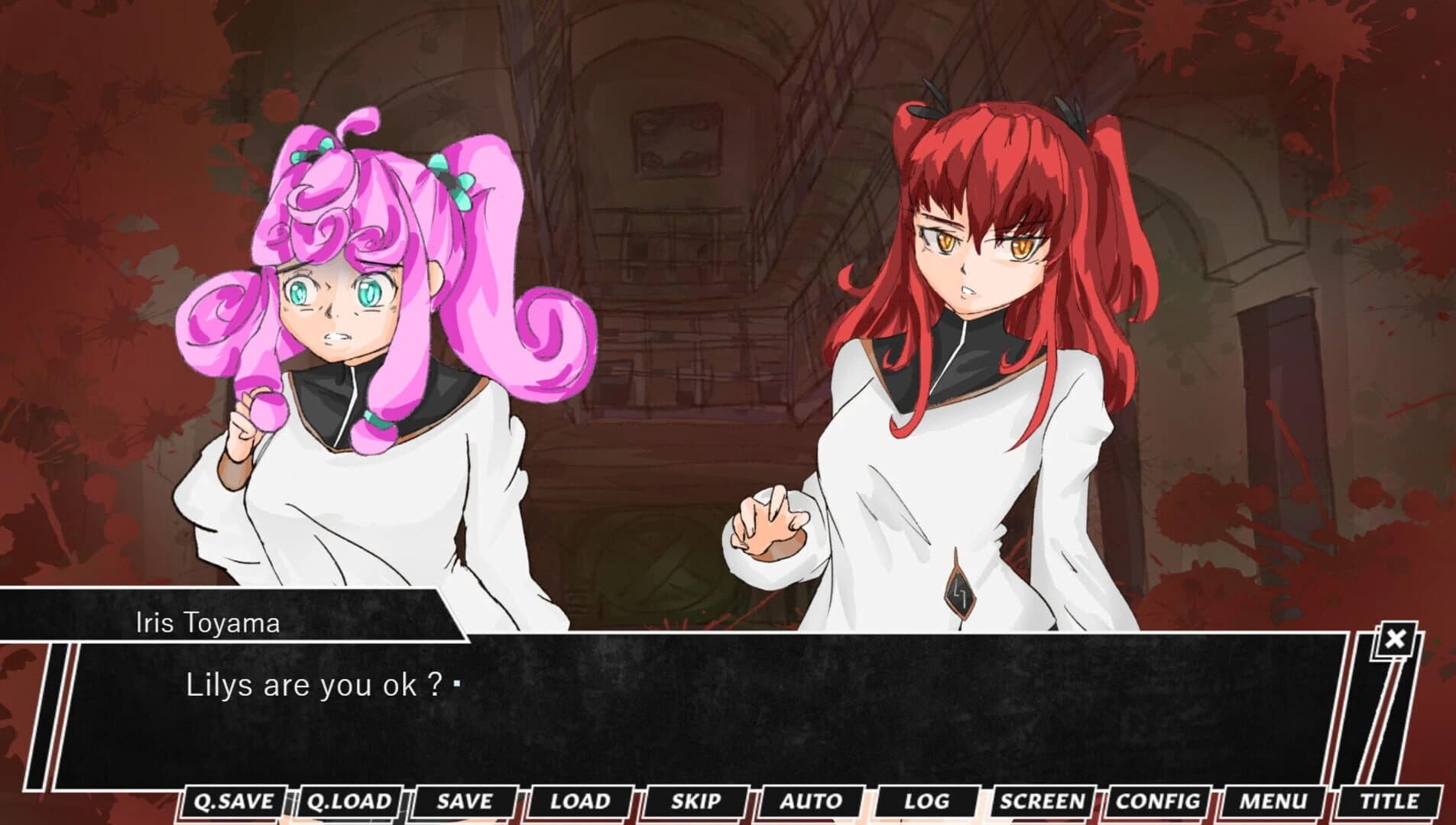This screenshot has width=1456, height=825.
Task: Enable SKIP mode for read text
Action: click(x=696, y=801)
